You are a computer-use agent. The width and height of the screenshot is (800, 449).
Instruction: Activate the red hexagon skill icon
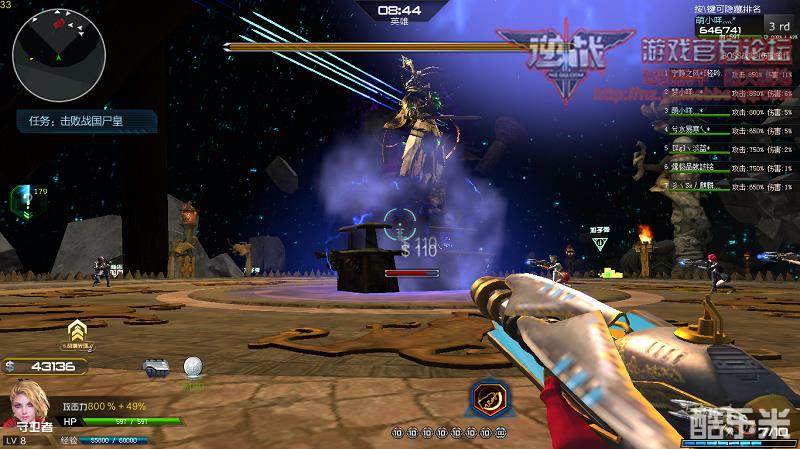(487, 398)
